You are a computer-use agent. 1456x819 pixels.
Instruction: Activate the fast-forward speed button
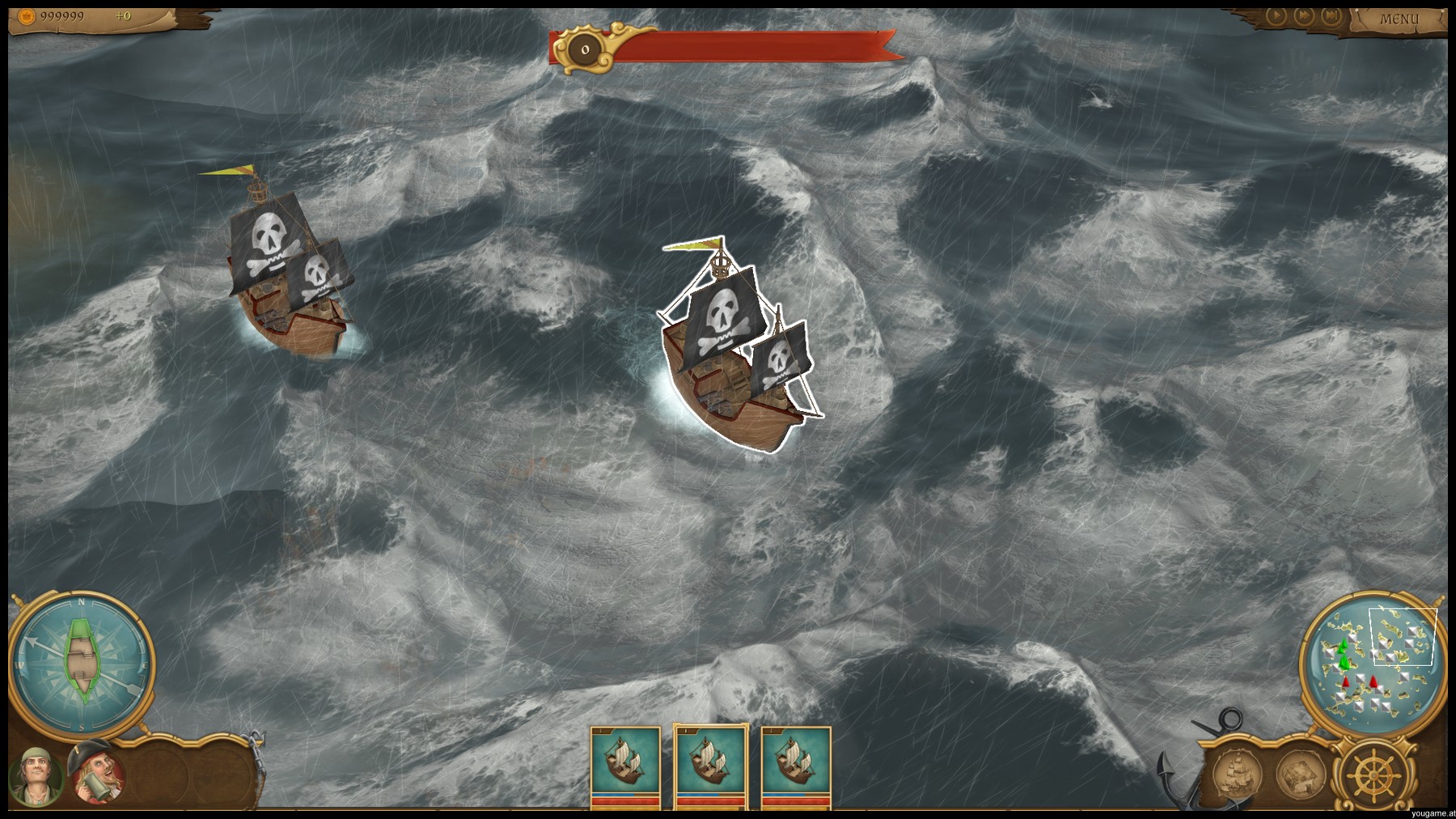pos(1303,15)
